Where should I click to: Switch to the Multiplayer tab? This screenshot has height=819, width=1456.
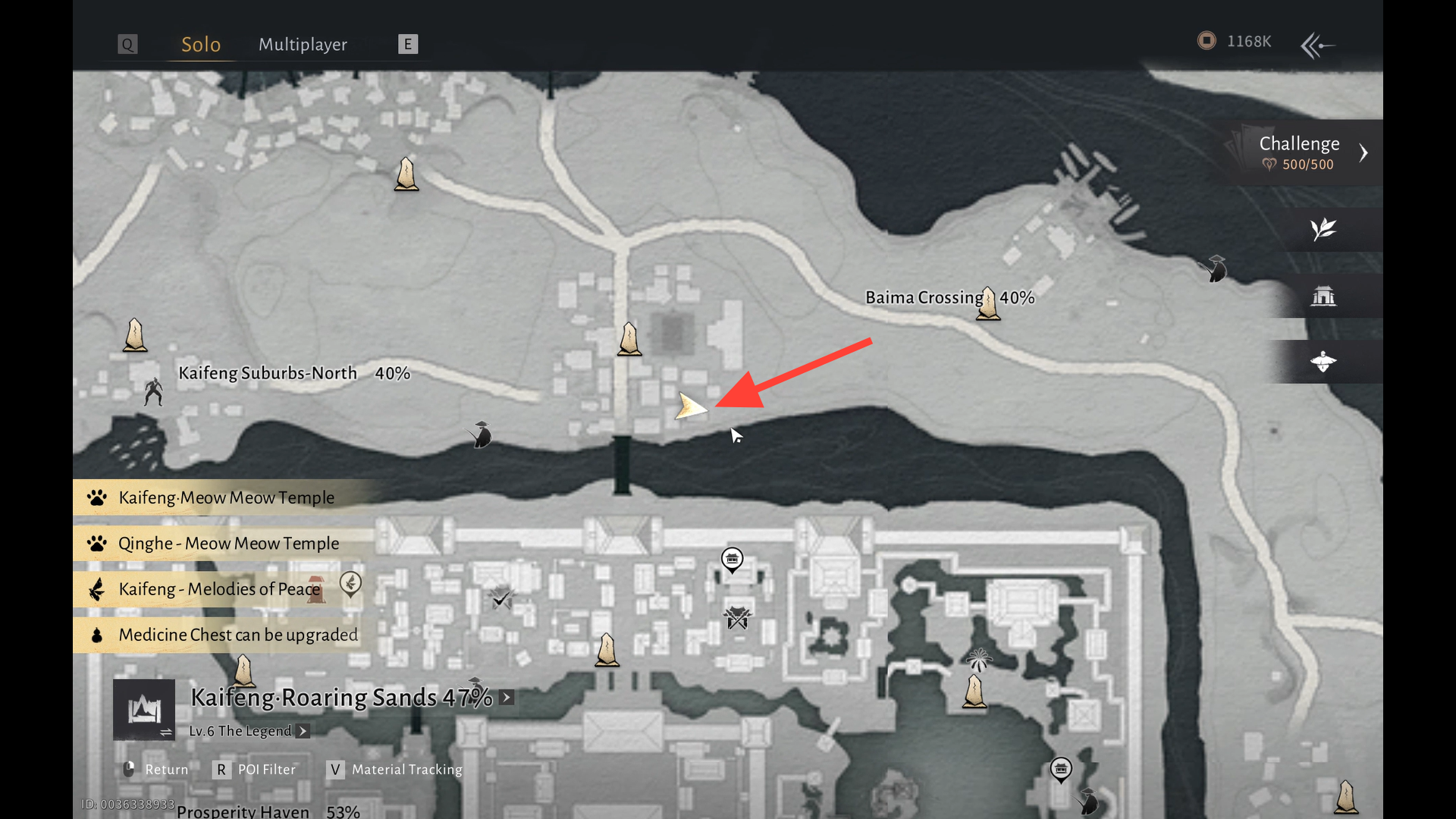coord(303,45)
